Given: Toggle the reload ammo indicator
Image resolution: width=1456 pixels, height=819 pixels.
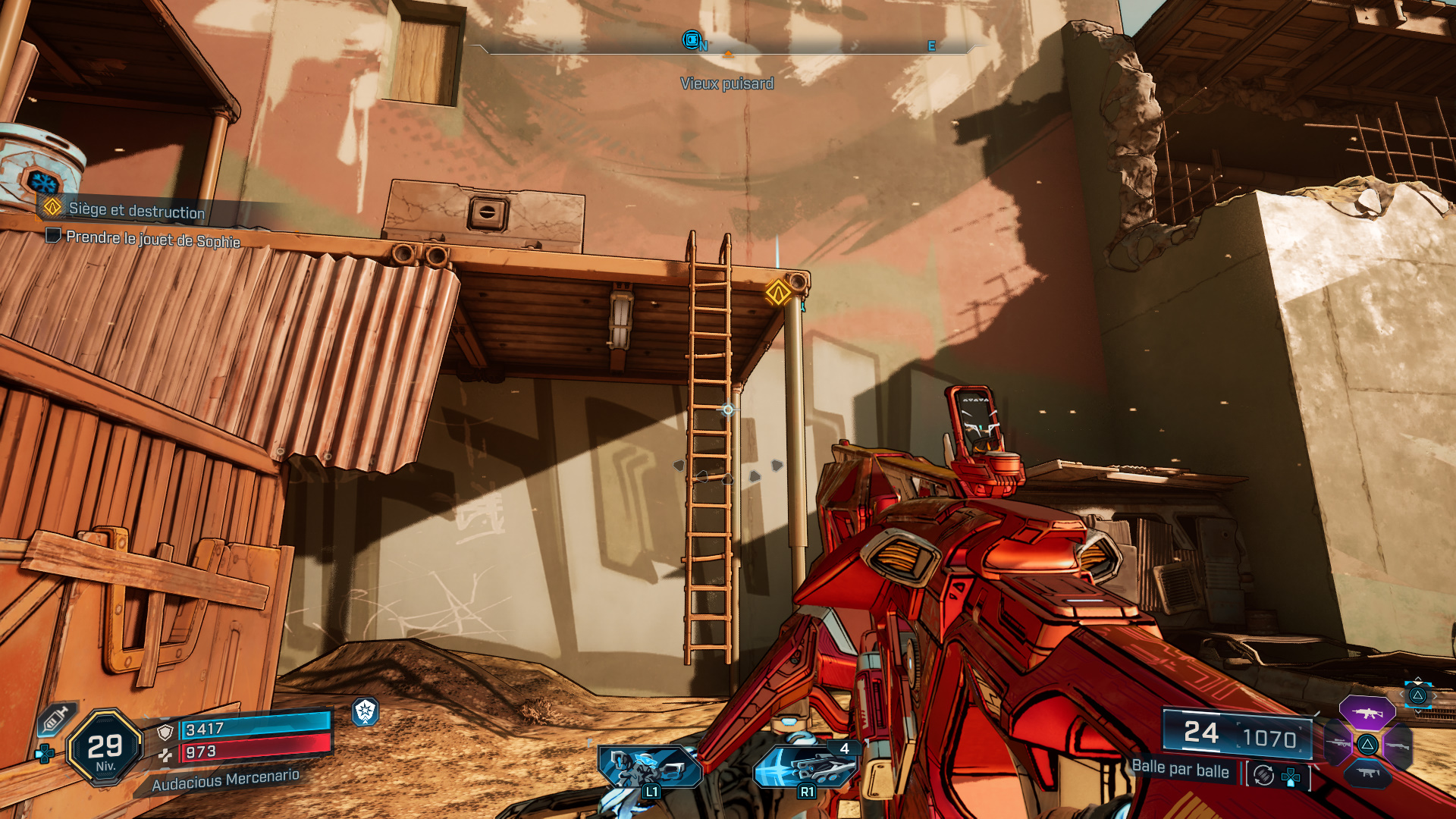Looking at the screenshot, I should coord(1263,776).
